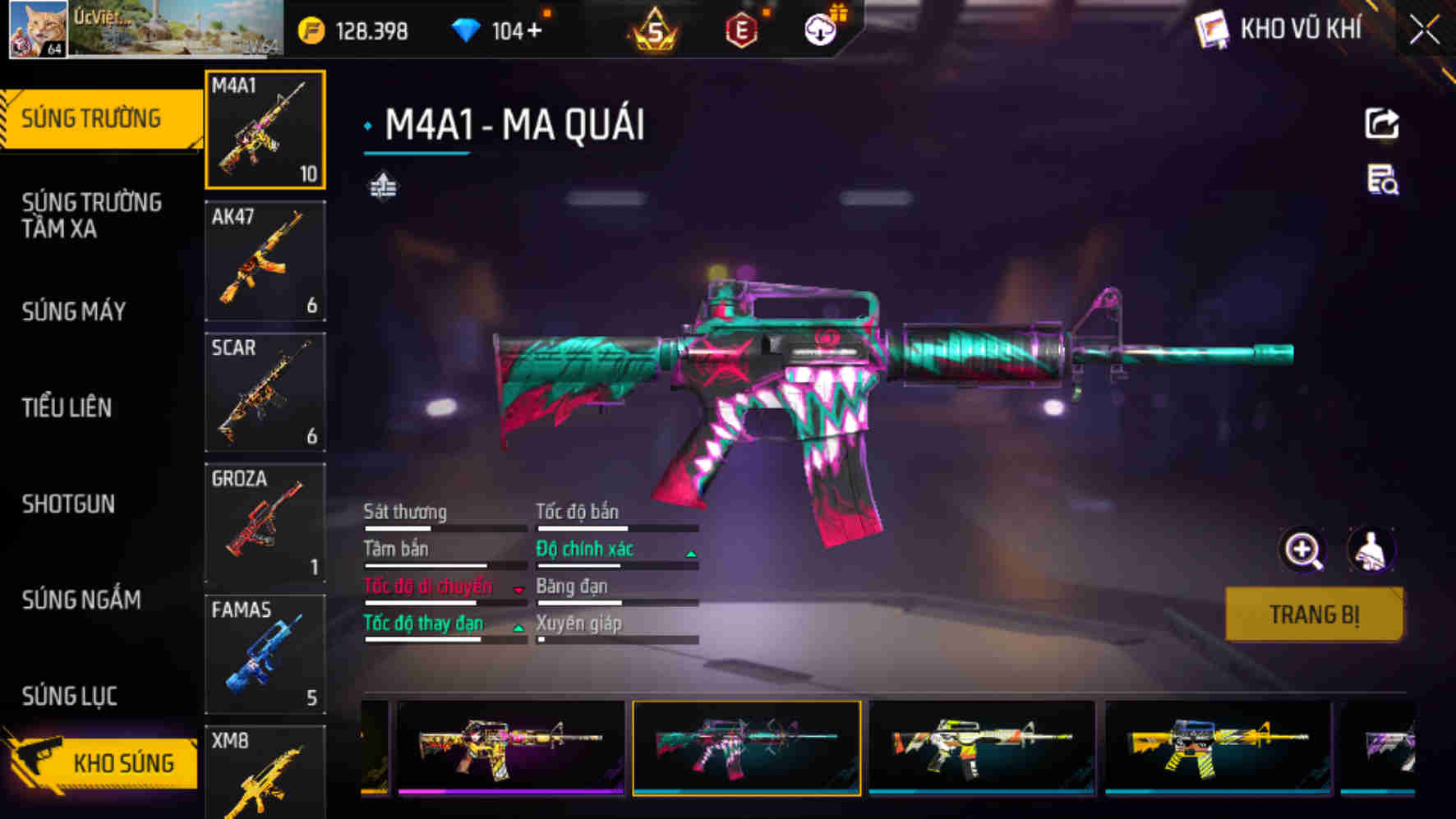Equip the M4A1 skin with Trang Bị
The height and width of the screenshot is (819, 1456).
pyautogui.click(x=1313, y=614)
